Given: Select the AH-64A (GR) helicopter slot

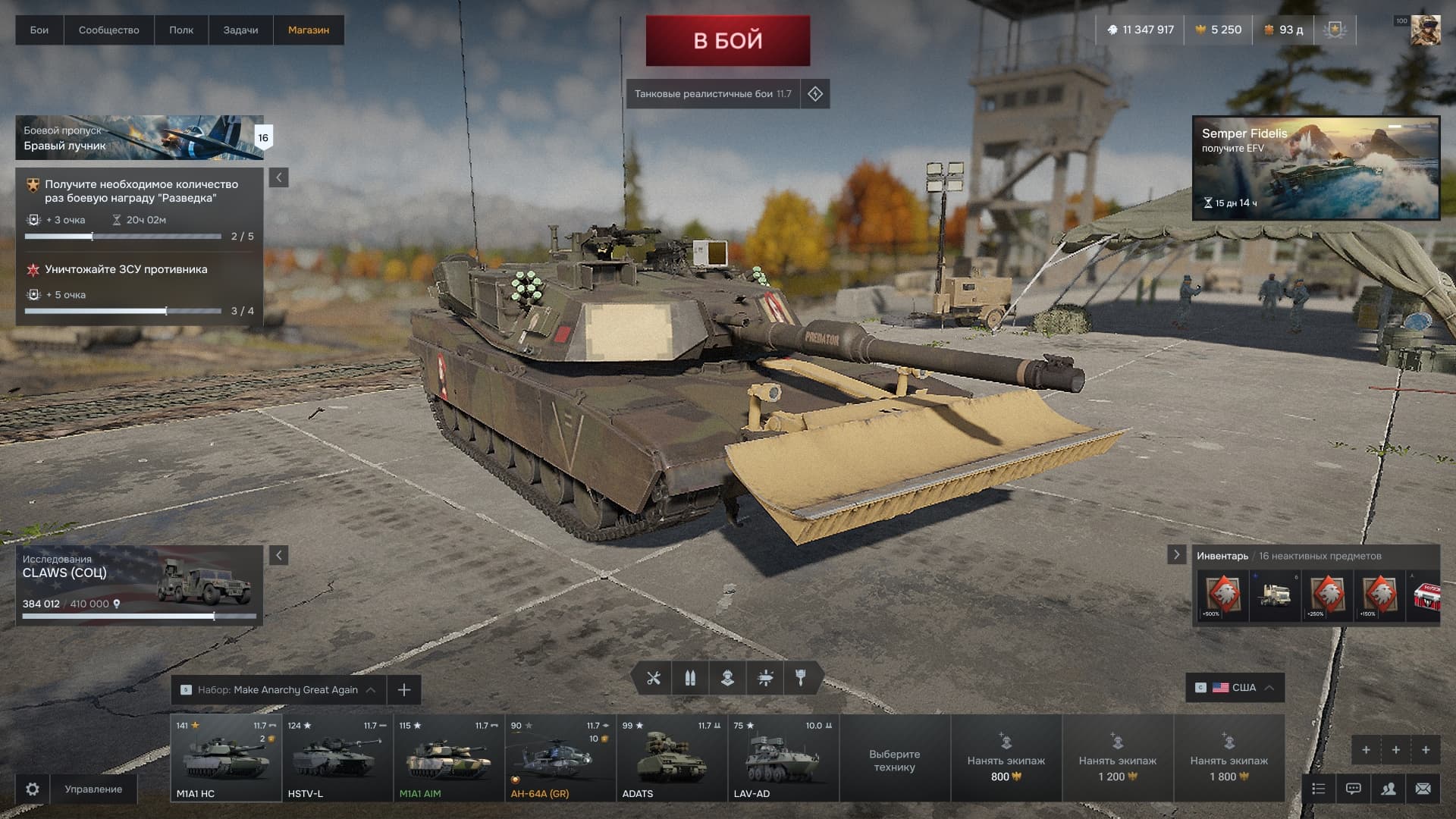Looking at the screenshot, I should coord(560,758).
